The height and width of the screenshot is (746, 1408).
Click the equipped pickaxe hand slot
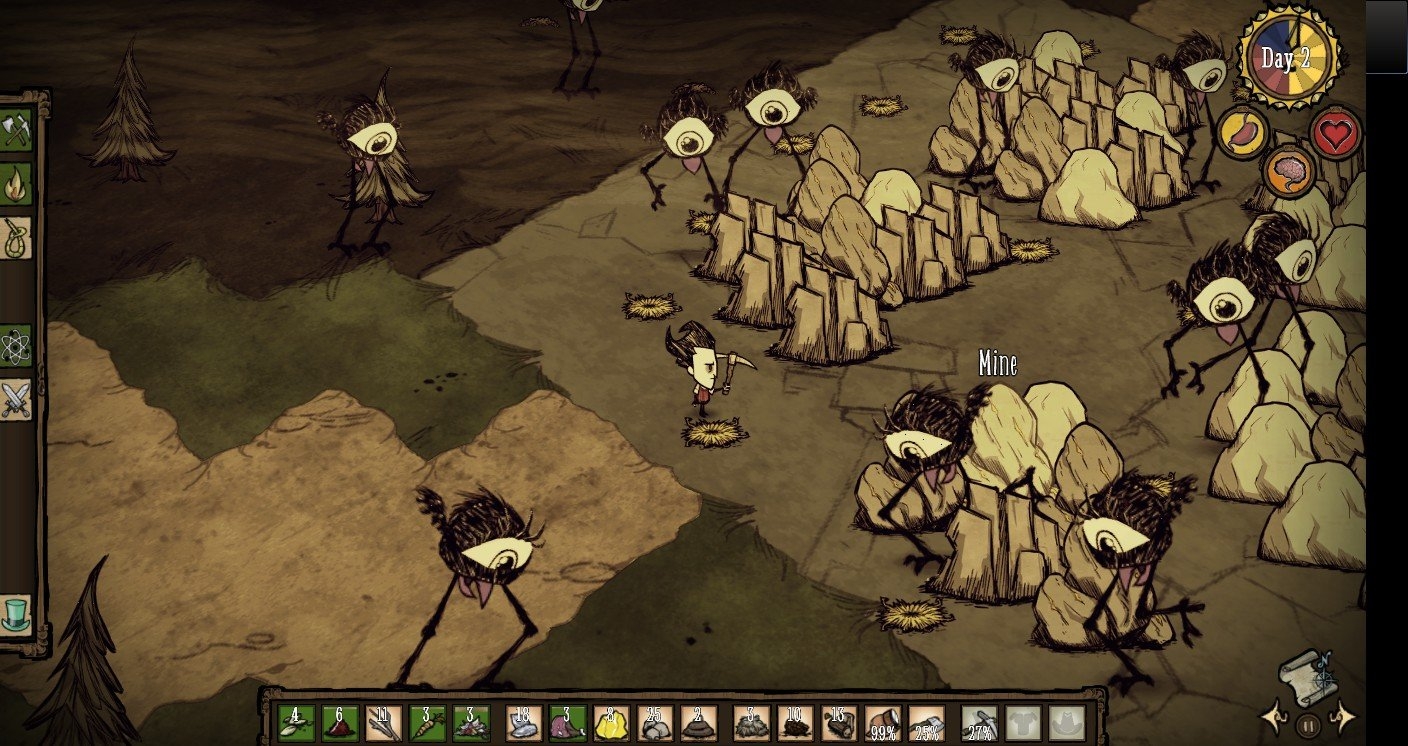(979, 723)
